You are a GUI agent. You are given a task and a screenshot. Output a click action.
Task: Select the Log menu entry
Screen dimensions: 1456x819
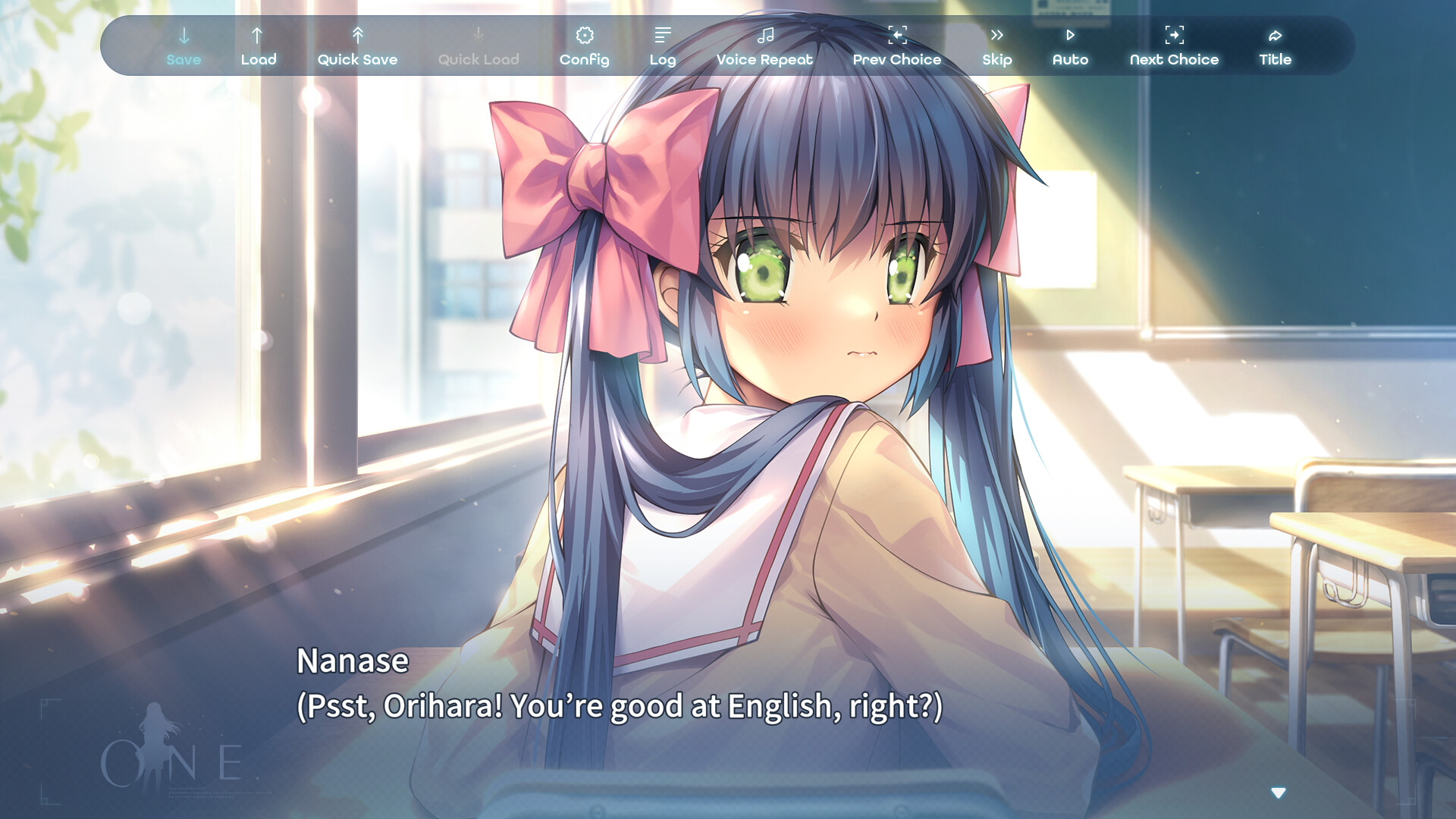click(x=663, y=59)
